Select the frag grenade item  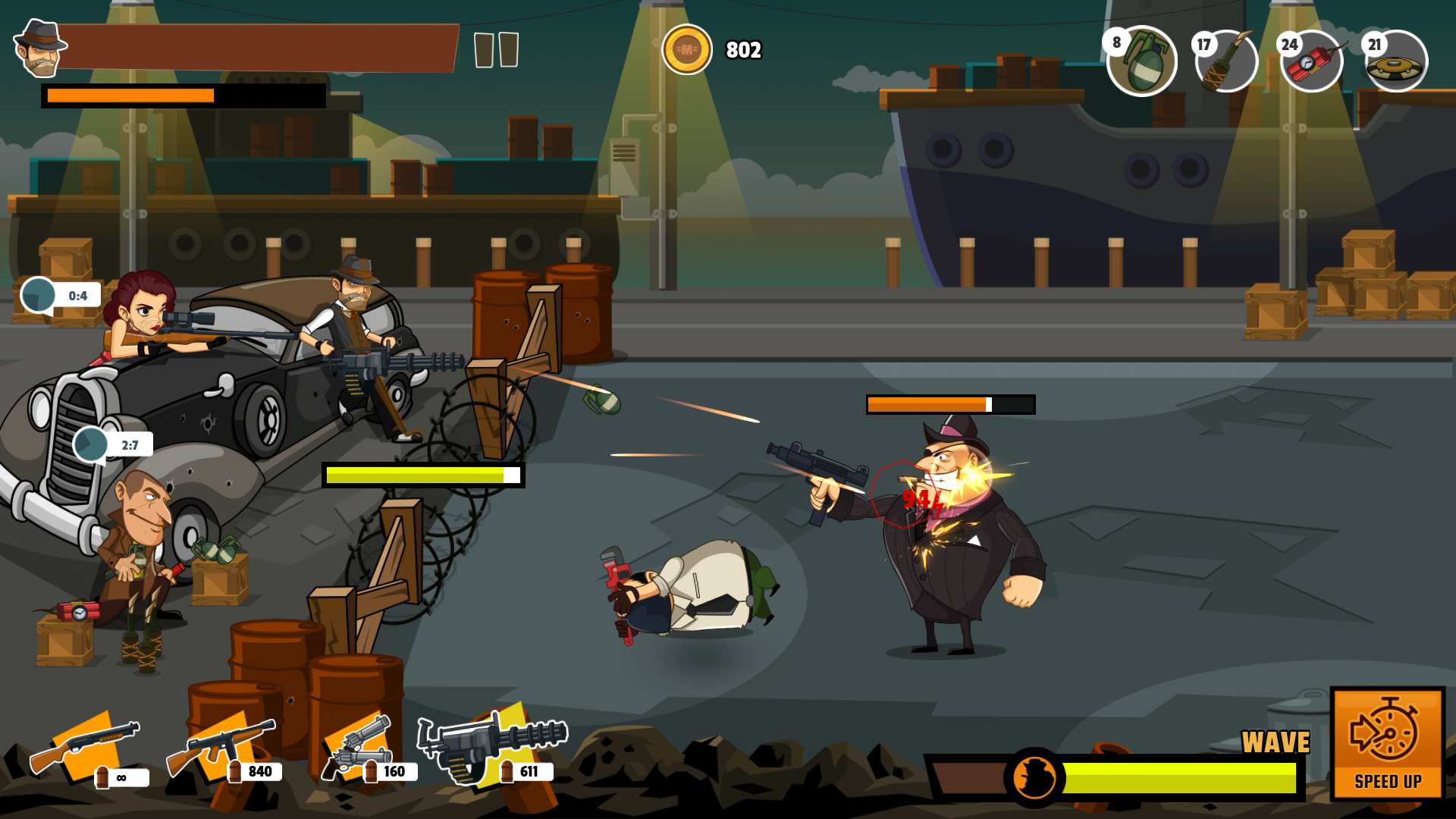pyautogui.click(x=1142, y=62)
